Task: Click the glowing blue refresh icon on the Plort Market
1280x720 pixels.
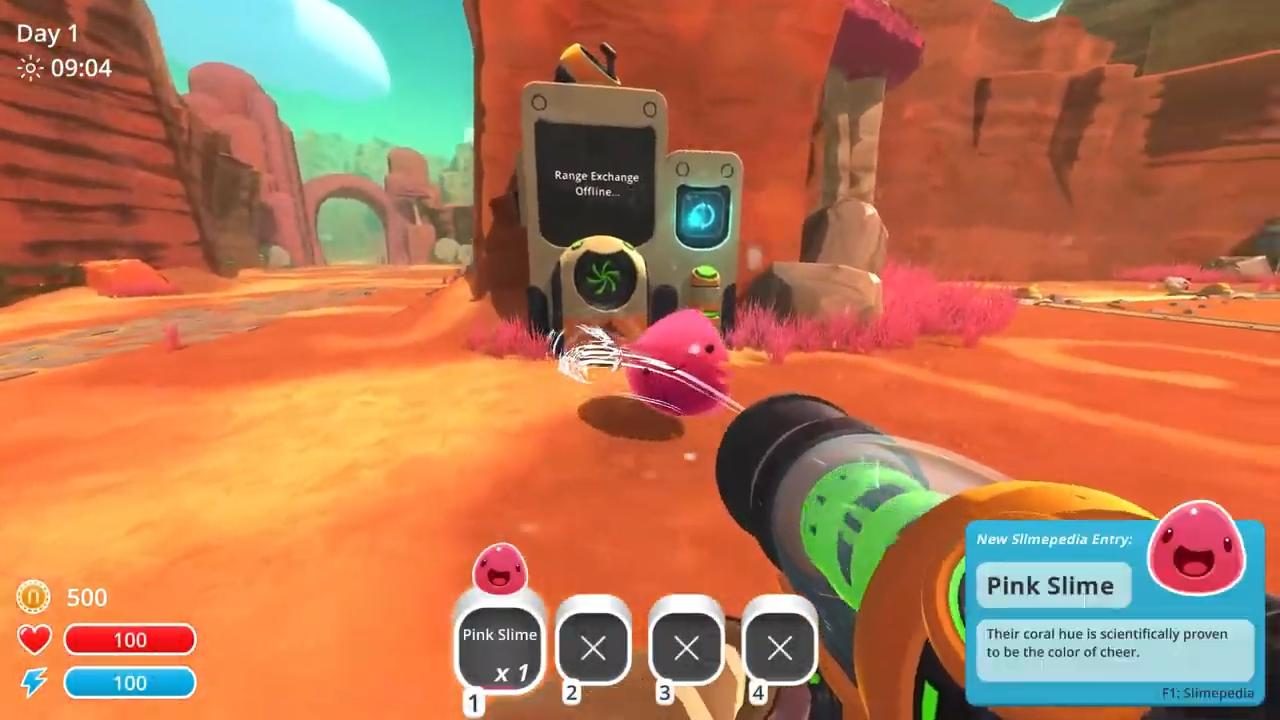Action: 703,213
